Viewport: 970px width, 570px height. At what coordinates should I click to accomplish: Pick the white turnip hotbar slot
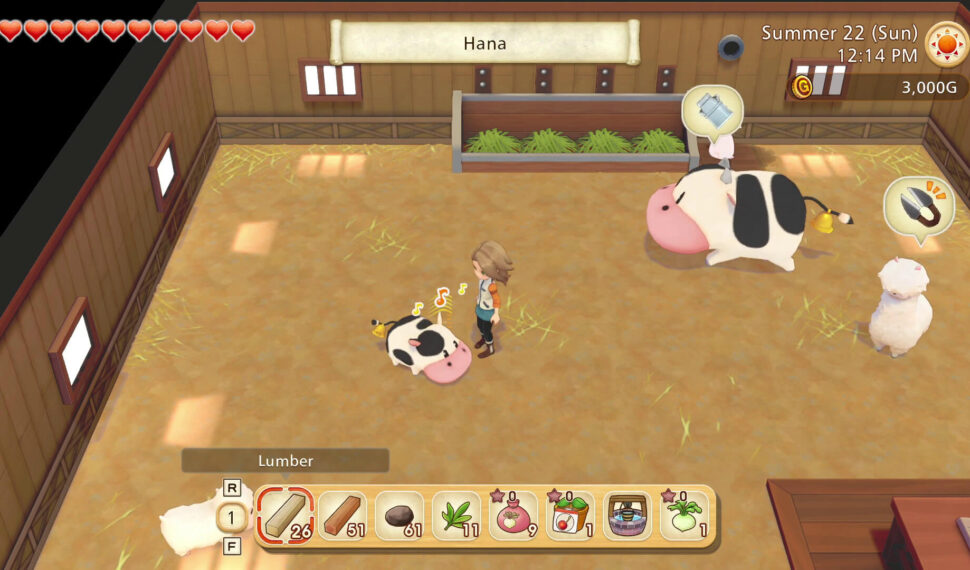(684, 516)
